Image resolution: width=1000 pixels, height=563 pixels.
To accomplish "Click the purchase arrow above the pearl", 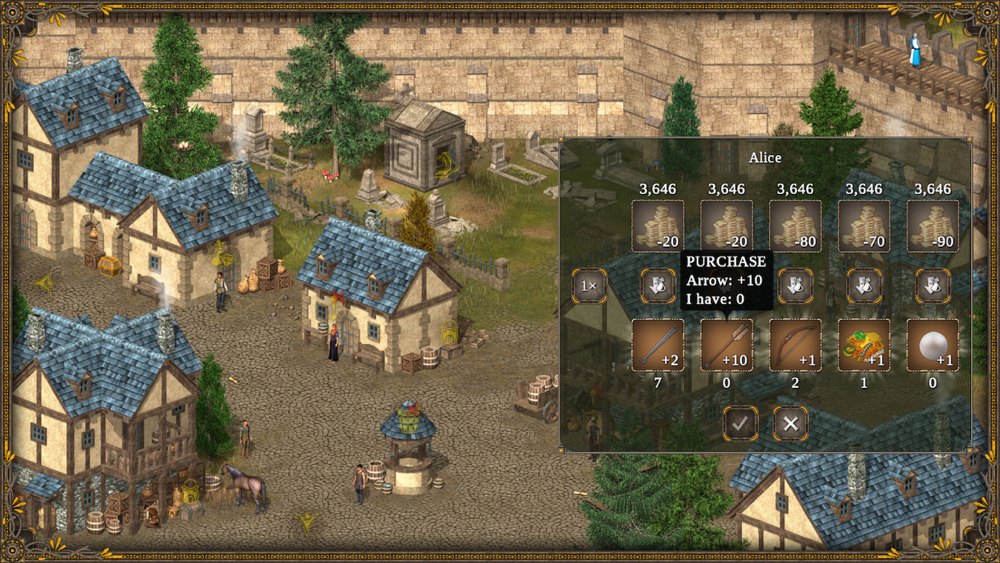I will [x=933, y=286].
